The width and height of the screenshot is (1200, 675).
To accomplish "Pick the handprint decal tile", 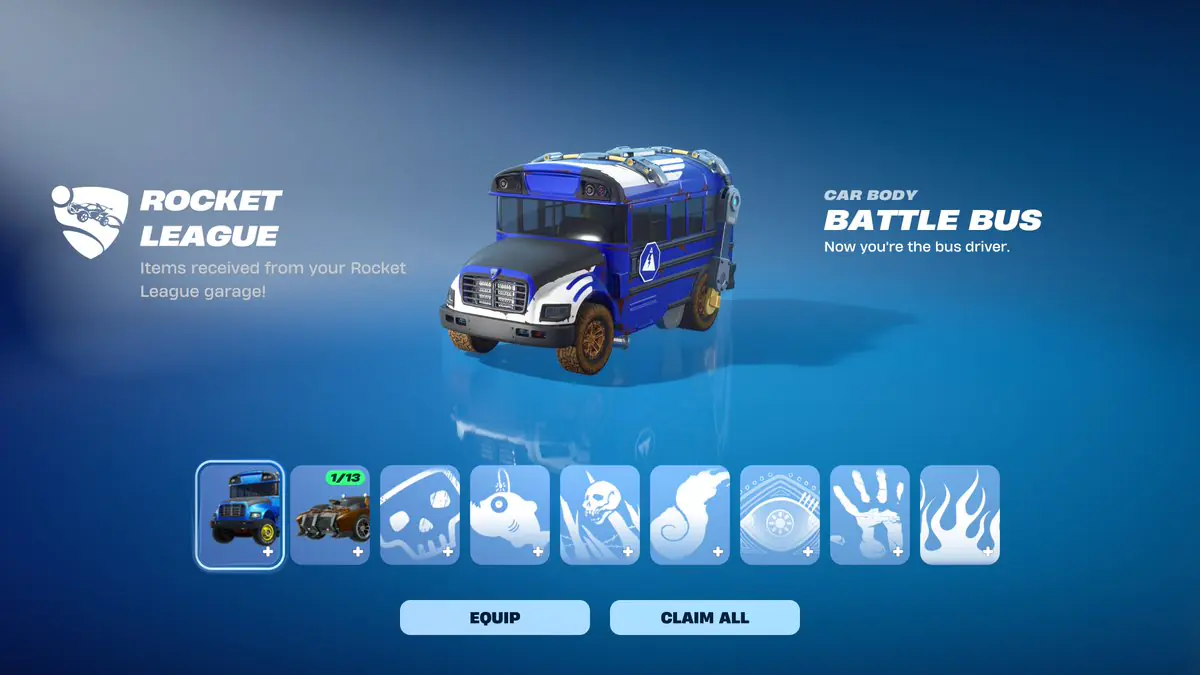I will pos(870,514).
